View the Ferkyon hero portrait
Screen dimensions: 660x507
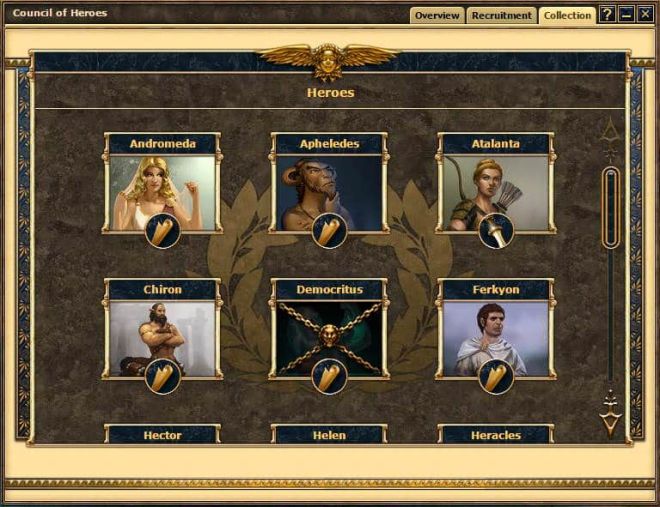(x=495, y=336)
